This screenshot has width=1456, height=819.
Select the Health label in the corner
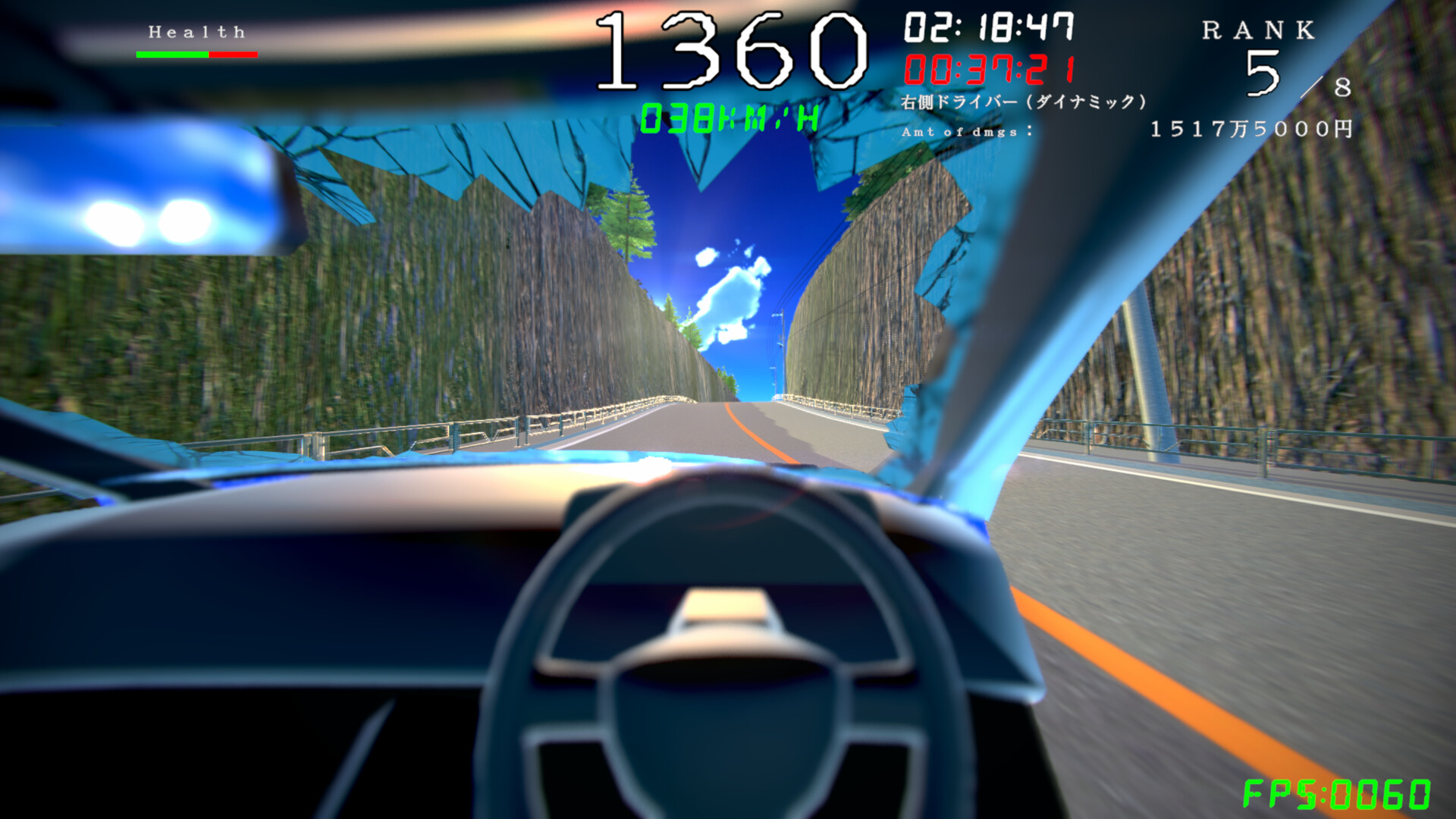point(196,30)
